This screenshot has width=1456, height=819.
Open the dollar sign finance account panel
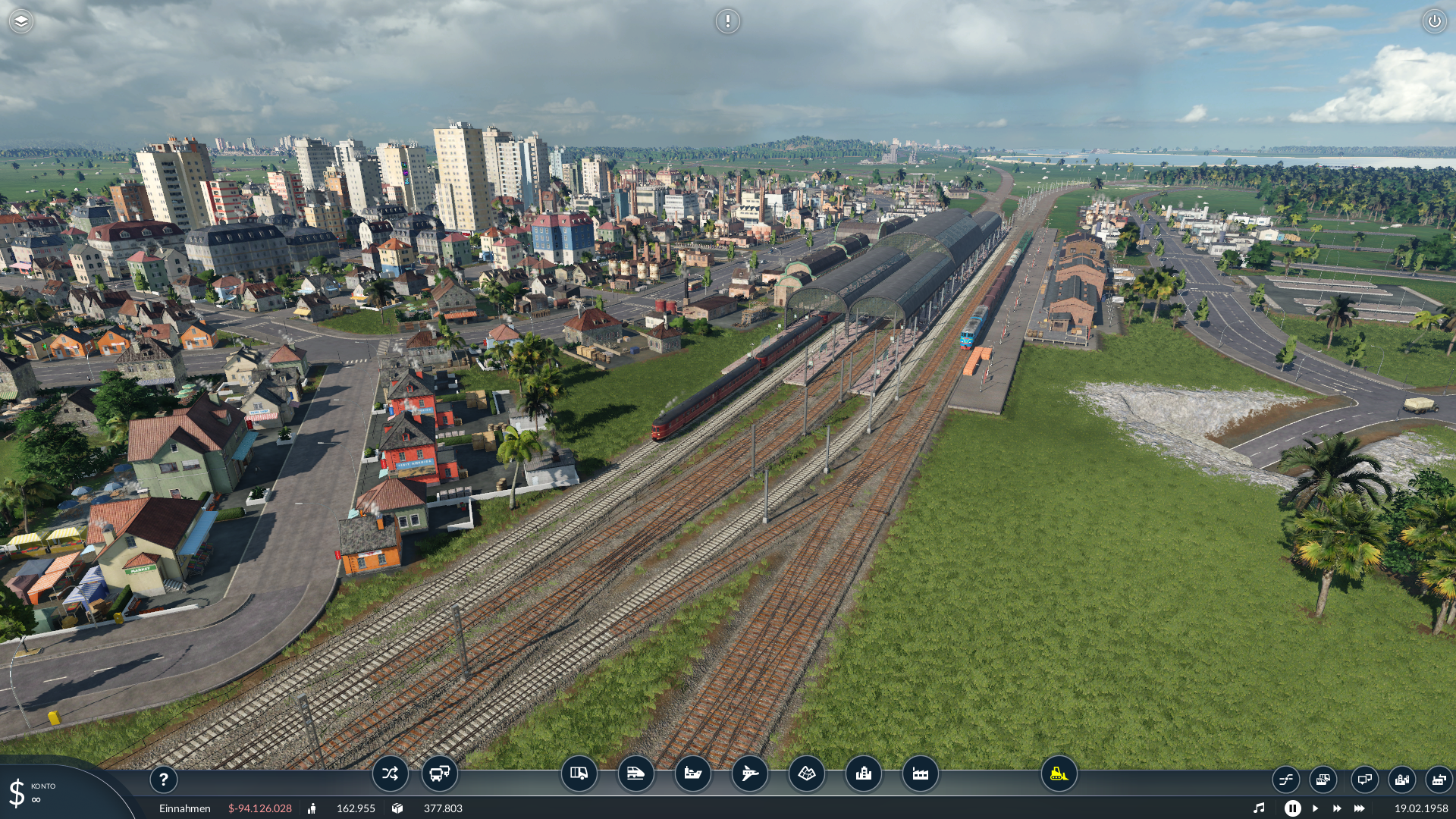coord(17,793)
